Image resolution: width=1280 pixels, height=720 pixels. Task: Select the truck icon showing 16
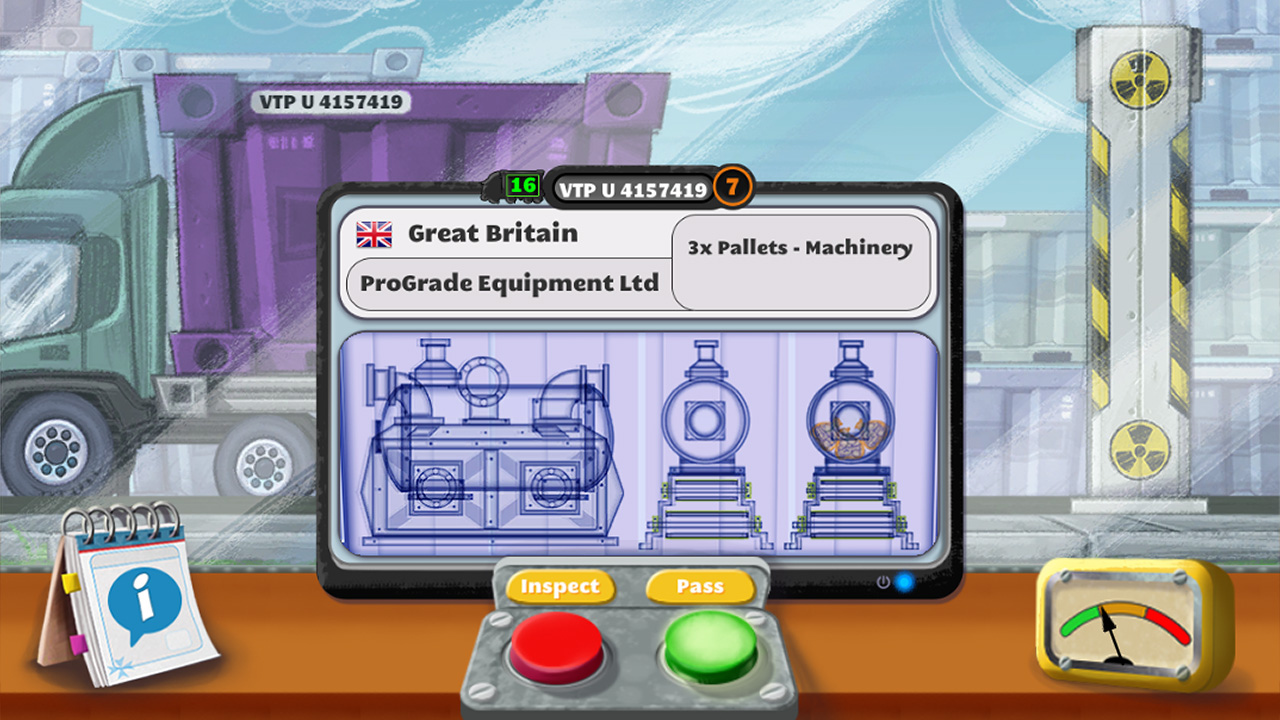tap(520, 185)
